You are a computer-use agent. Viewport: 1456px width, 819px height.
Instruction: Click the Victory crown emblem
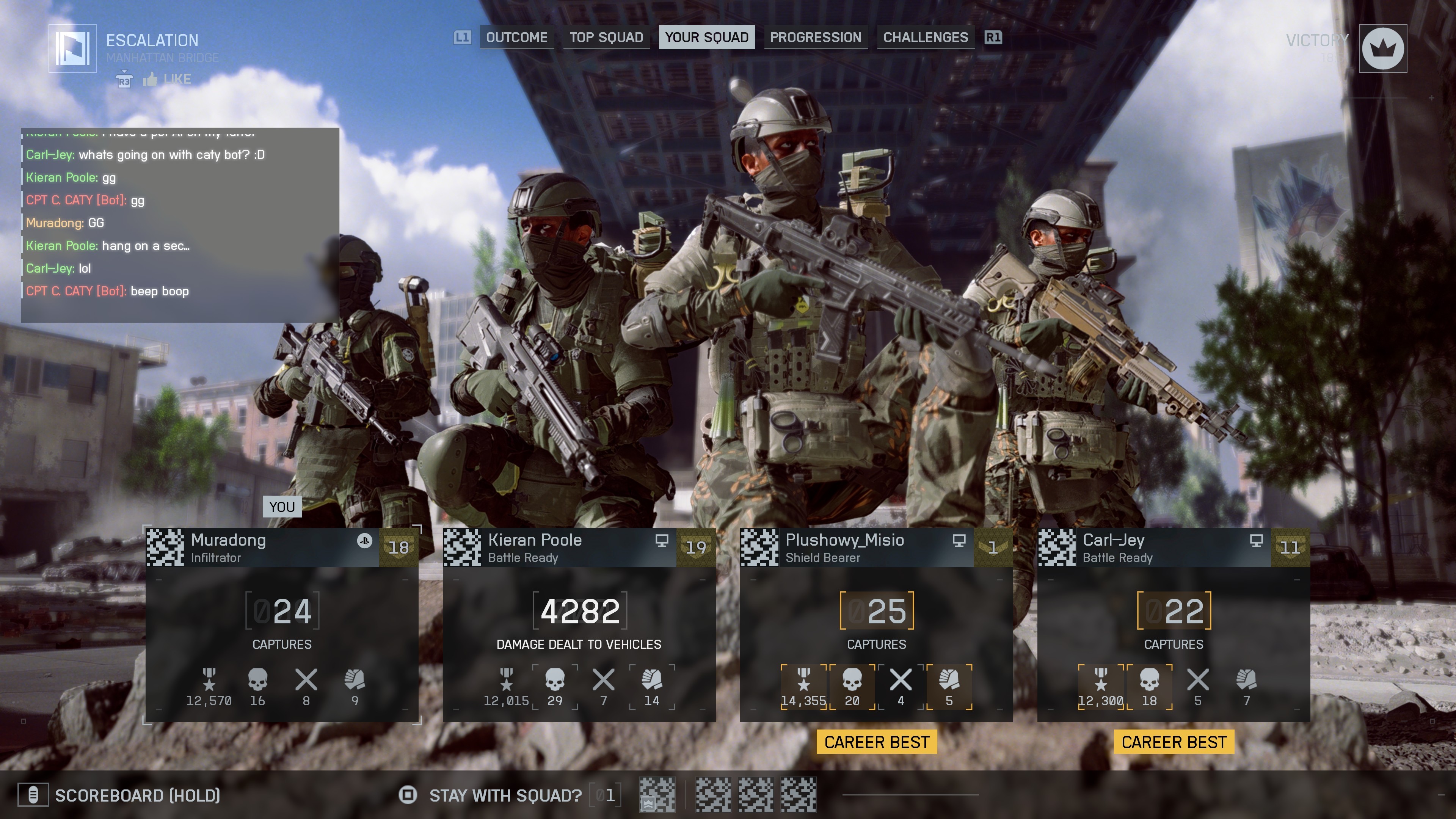pos(1382,49)
